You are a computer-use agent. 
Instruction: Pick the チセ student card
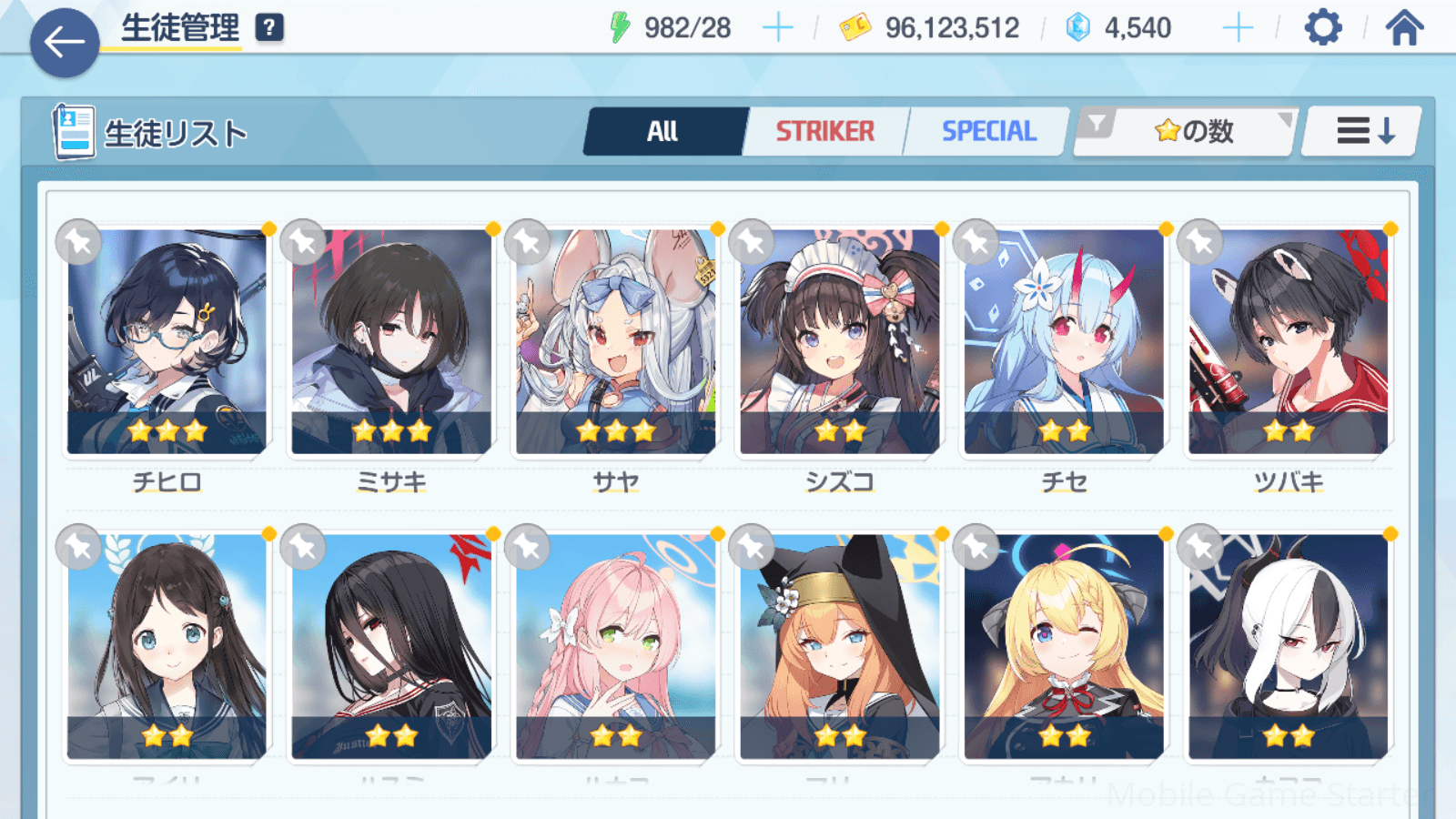1064,341
